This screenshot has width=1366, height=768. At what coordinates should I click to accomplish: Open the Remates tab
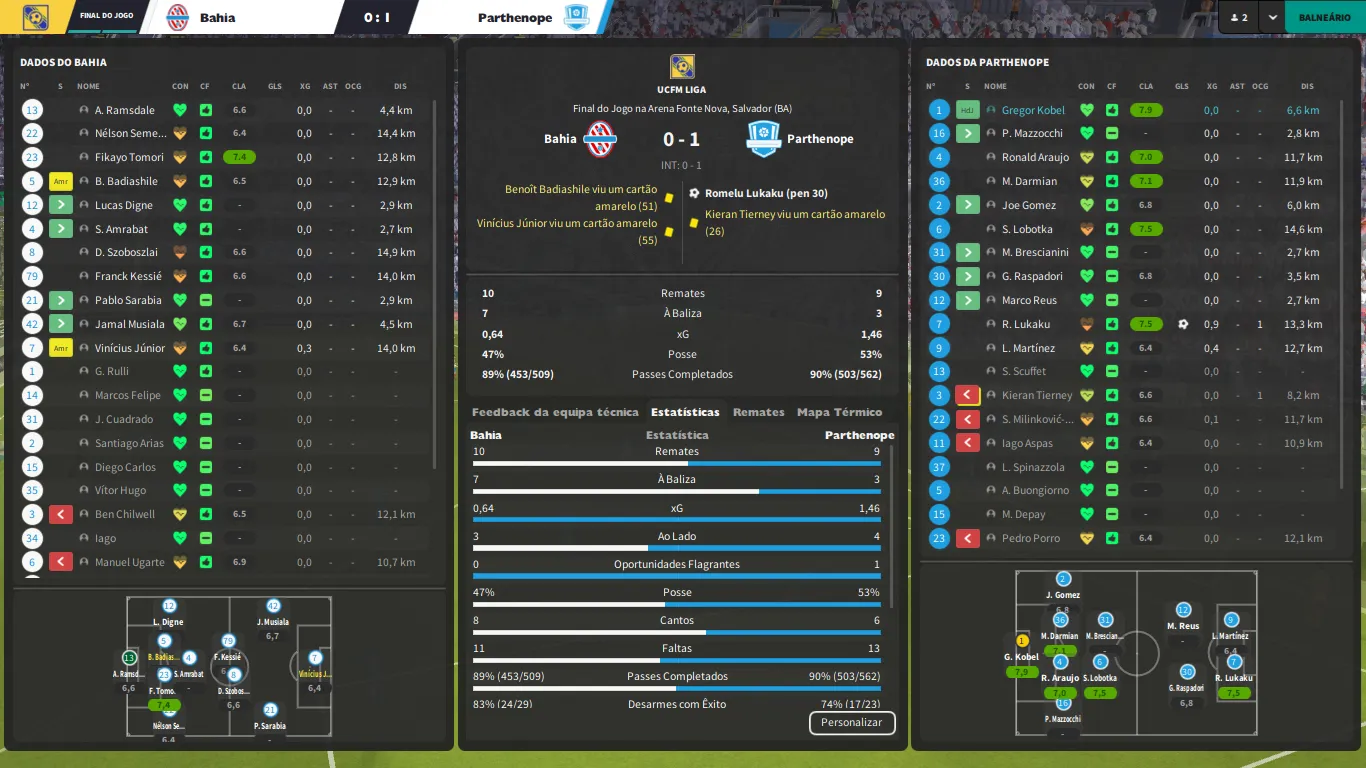coord(758,412)
